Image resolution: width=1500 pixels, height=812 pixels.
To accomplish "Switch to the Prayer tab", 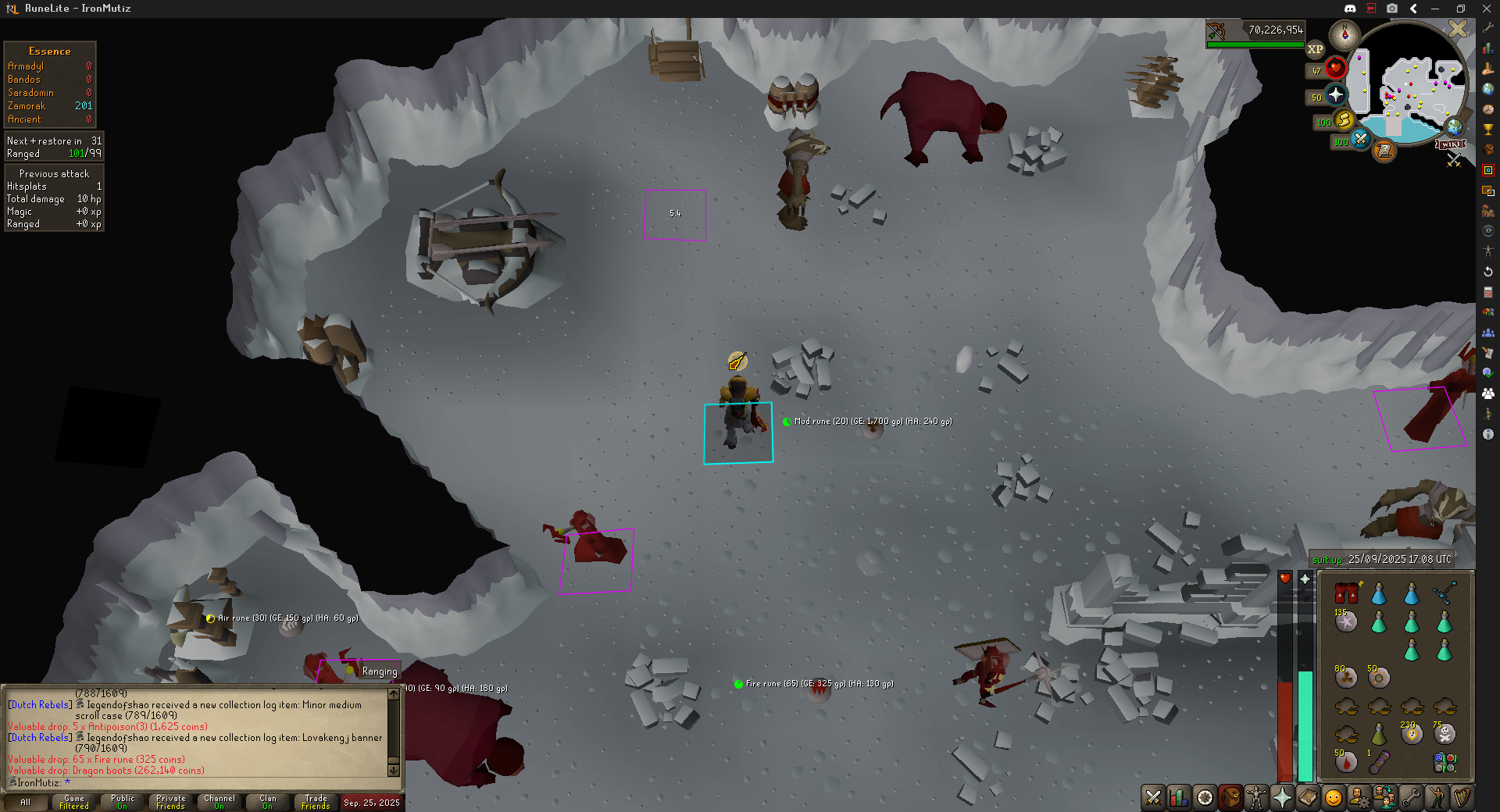I will pyautogui.click(x=1282, y=797).
